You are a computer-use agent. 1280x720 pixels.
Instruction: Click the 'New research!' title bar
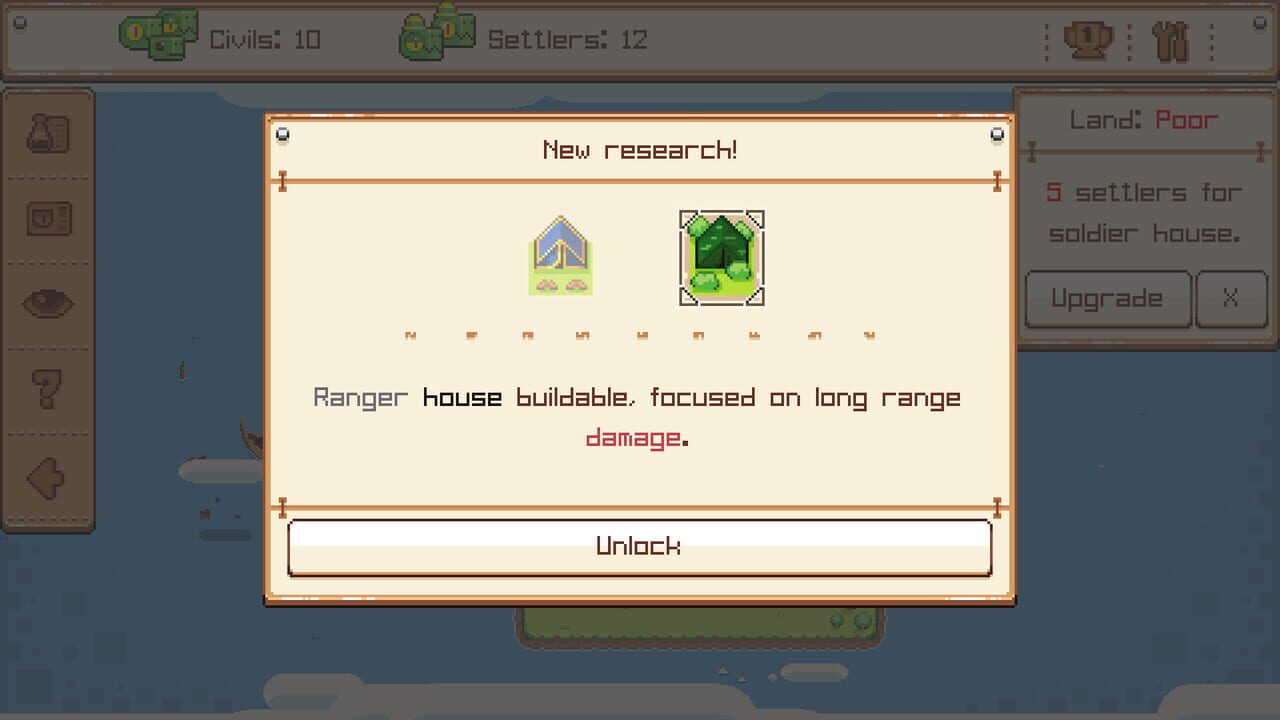(x=640, y=148)
